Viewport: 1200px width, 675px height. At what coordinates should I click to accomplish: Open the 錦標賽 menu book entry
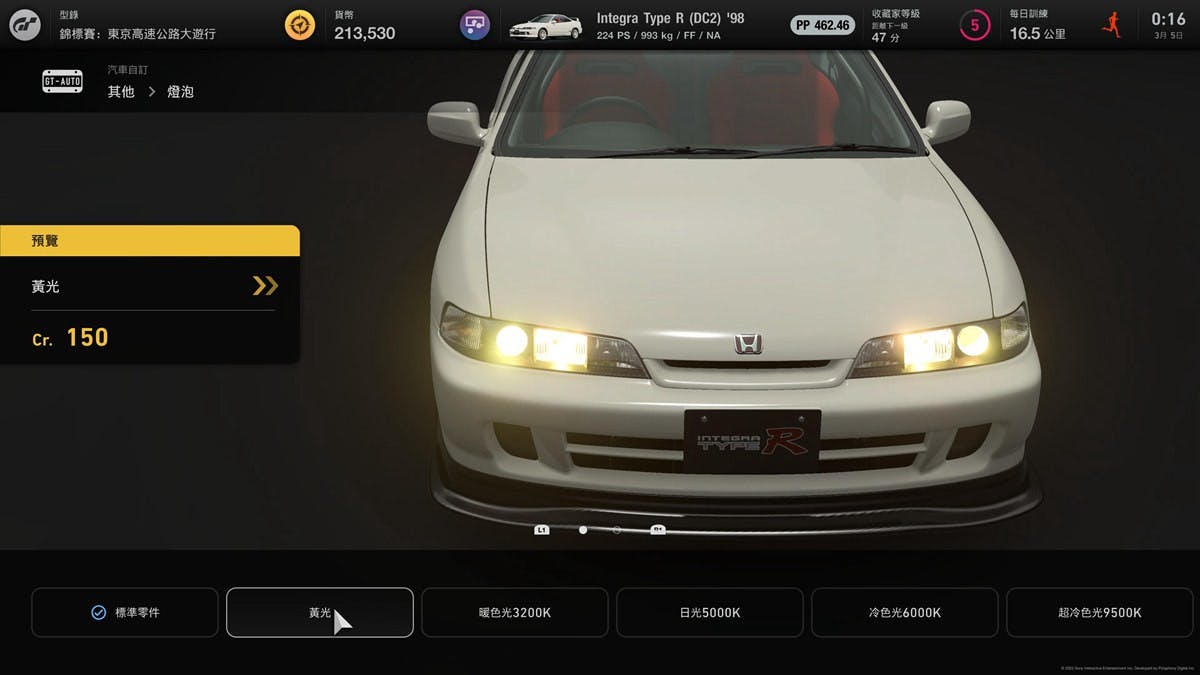pos(137,33)
